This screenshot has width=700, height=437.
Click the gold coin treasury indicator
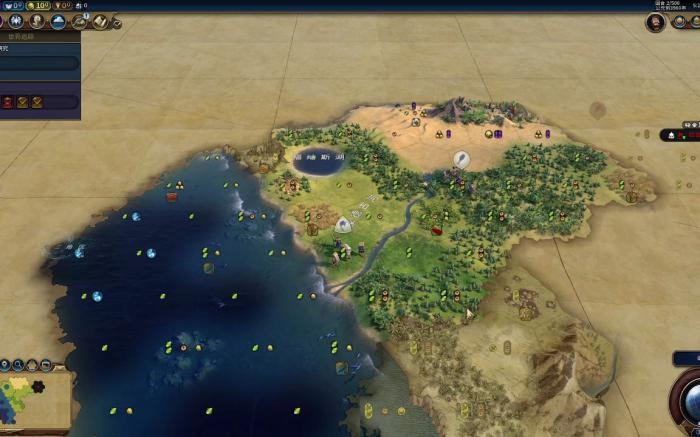pyautogui.click(x=31, y=5)
